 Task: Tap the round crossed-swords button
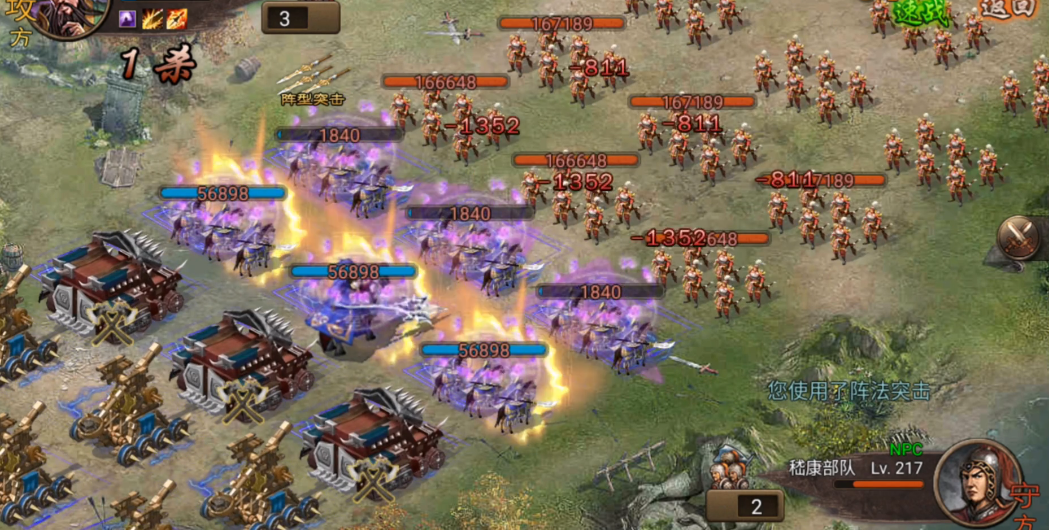click(1021, 238)
